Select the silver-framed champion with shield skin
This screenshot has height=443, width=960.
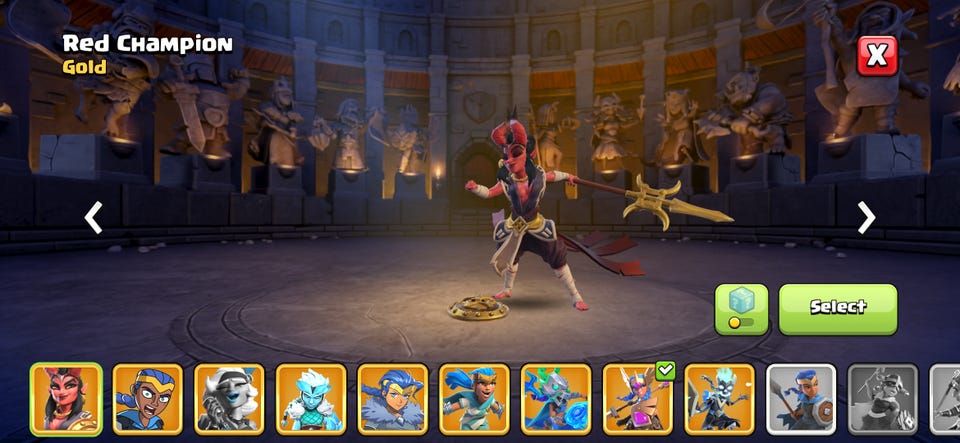click(801, 399)
